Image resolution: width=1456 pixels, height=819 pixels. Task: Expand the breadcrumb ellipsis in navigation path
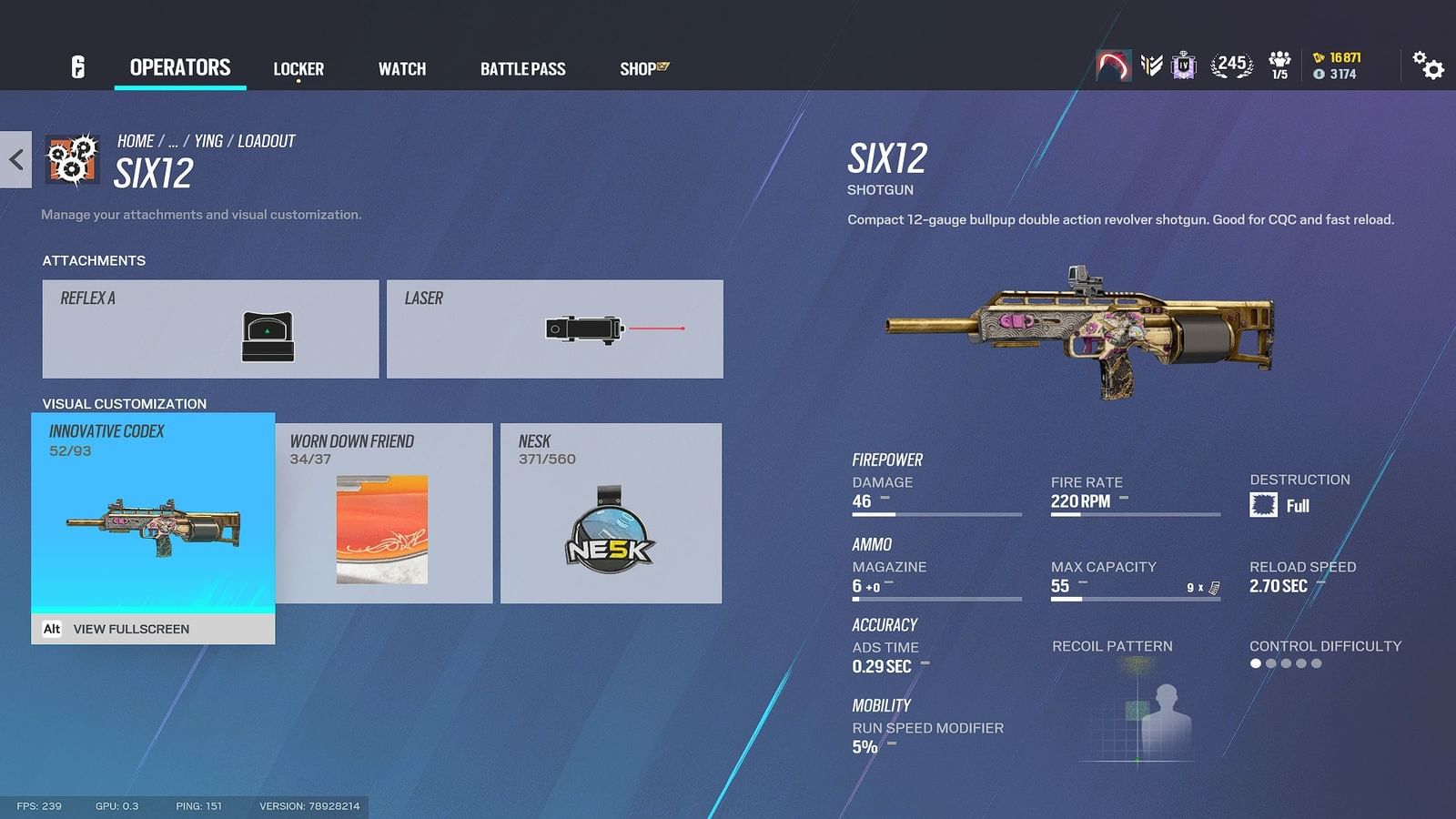[x=173, y=140]
